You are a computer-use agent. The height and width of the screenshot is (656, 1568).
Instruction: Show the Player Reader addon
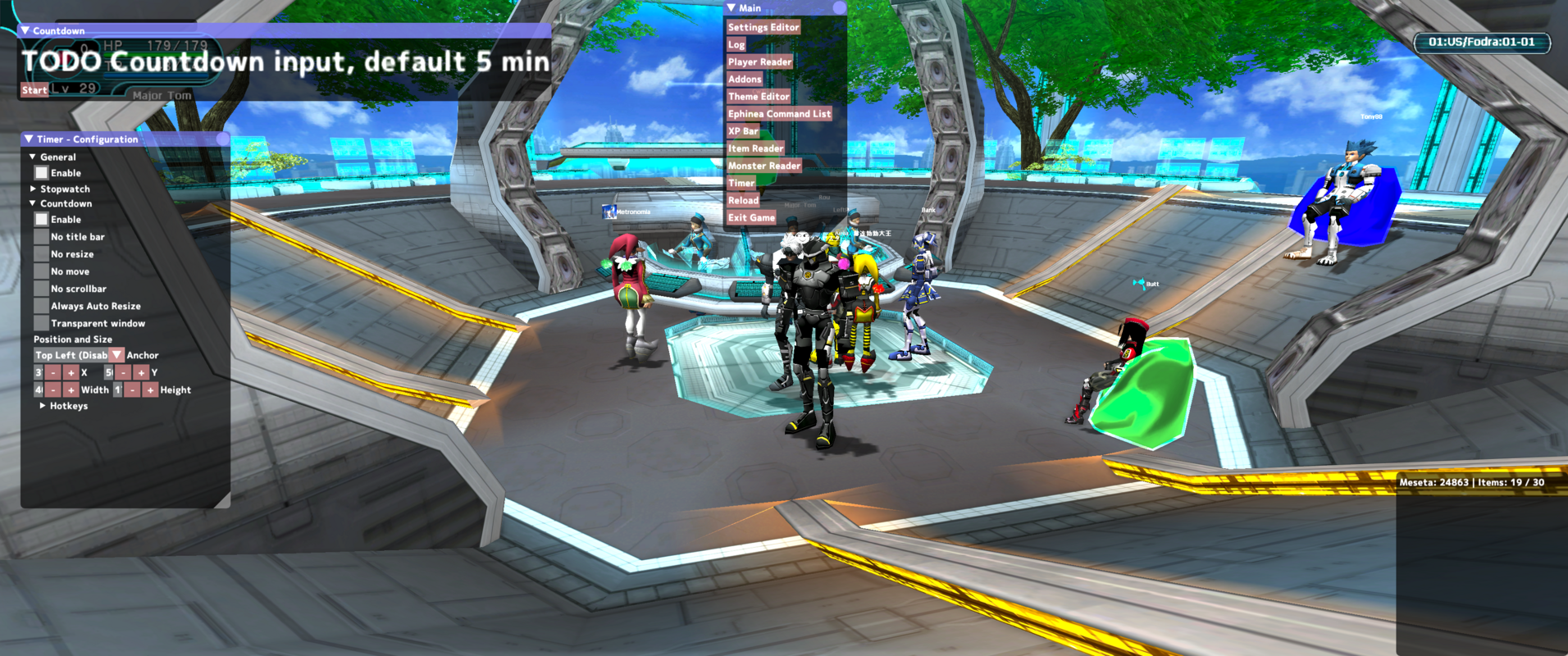coord(759,61)
